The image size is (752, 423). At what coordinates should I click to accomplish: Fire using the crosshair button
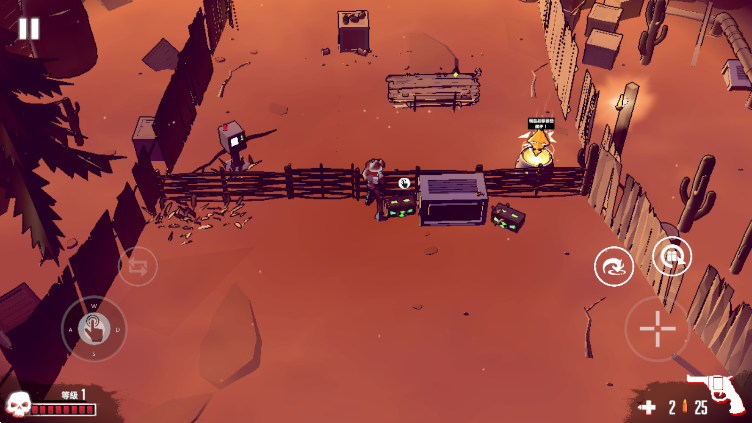click(x=657, y=329)
